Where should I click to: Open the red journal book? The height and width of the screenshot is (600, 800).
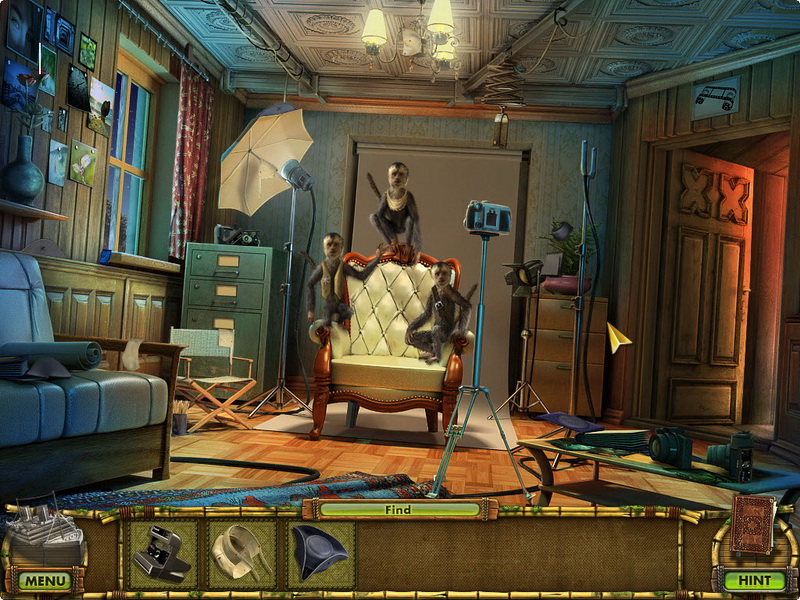pyautogui.click(x=752, y=524)
